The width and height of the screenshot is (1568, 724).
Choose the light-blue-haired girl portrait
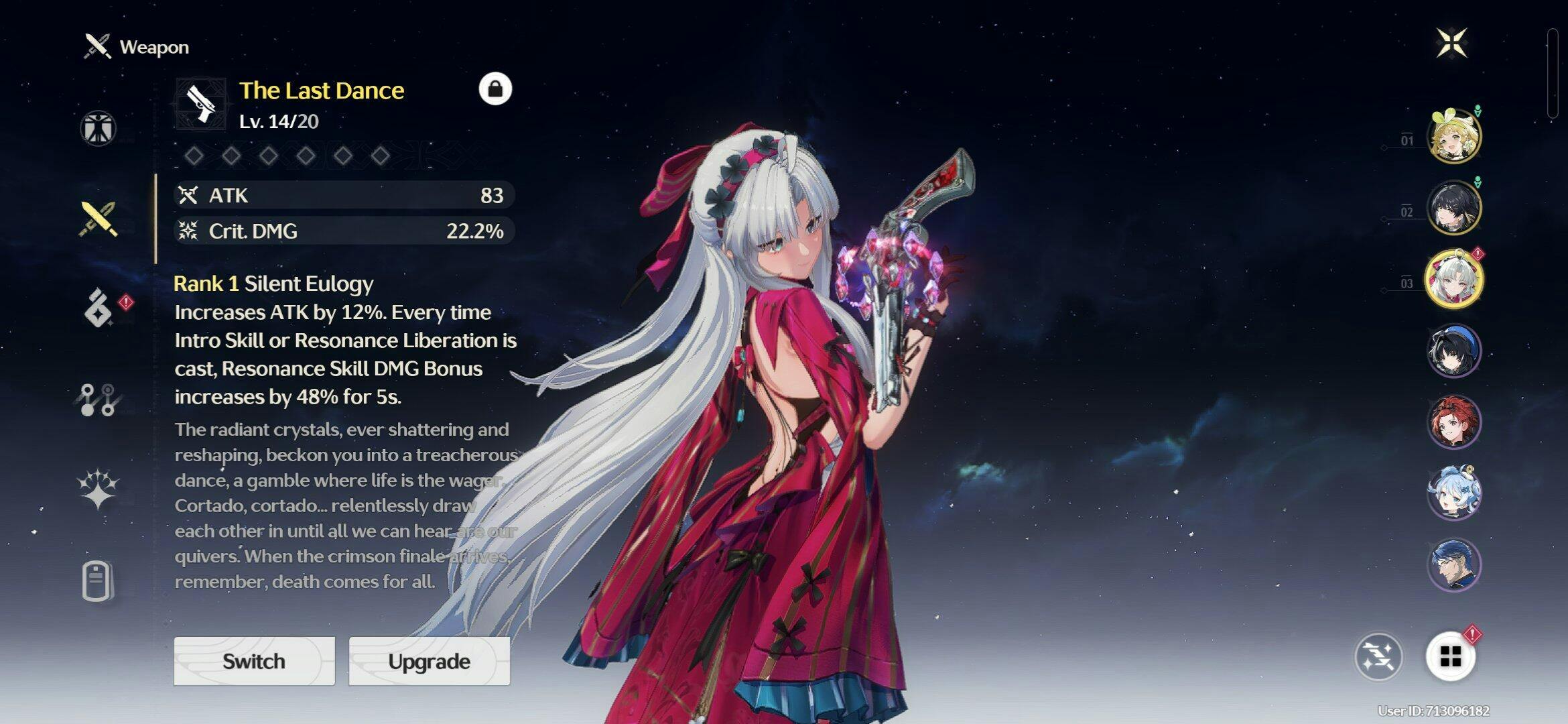click(1454, 493)
